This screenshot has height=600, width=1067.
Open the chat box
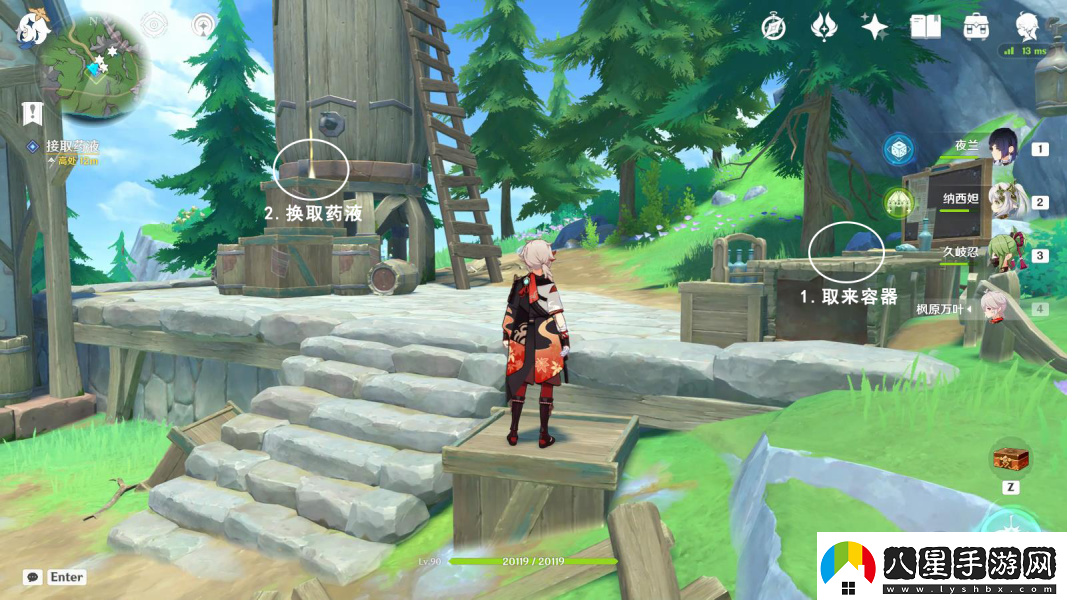click(34, 577)
